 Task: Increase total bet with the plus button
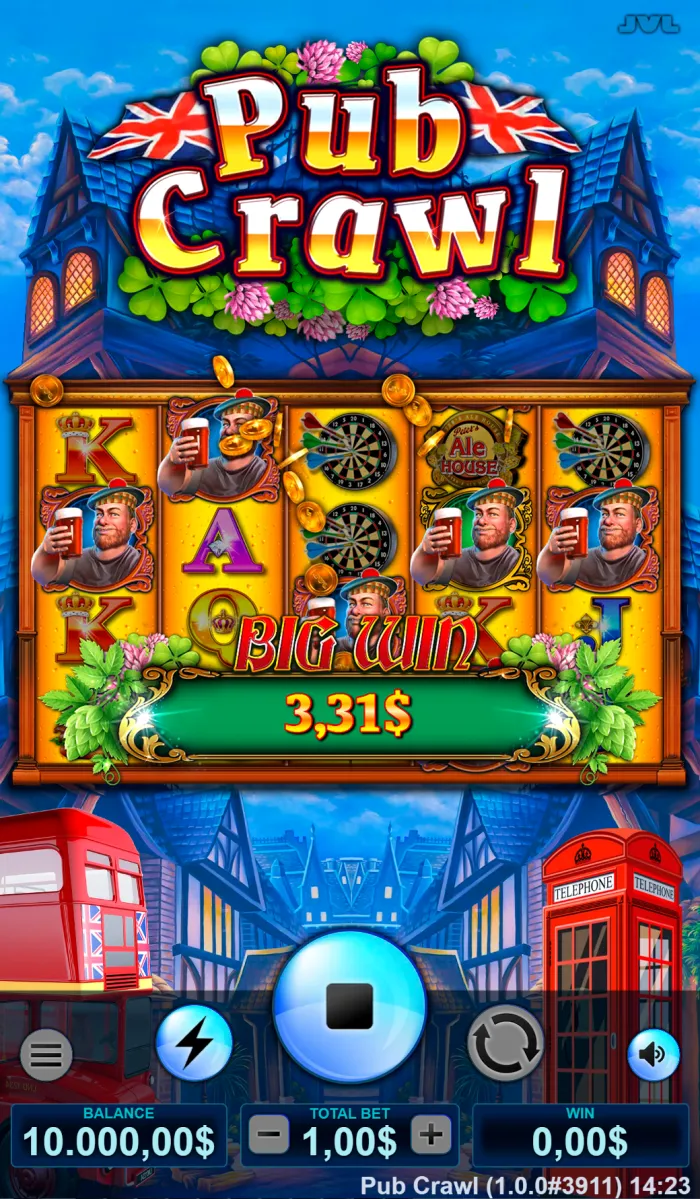[x=431, y=1135]
